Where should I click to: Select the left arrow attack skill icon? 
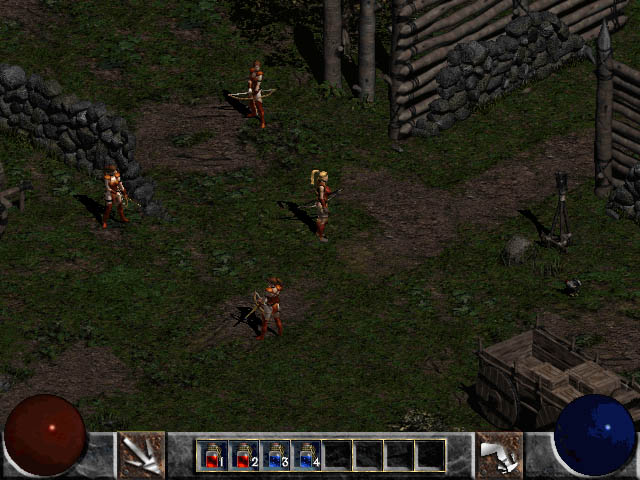coord(141,455)
